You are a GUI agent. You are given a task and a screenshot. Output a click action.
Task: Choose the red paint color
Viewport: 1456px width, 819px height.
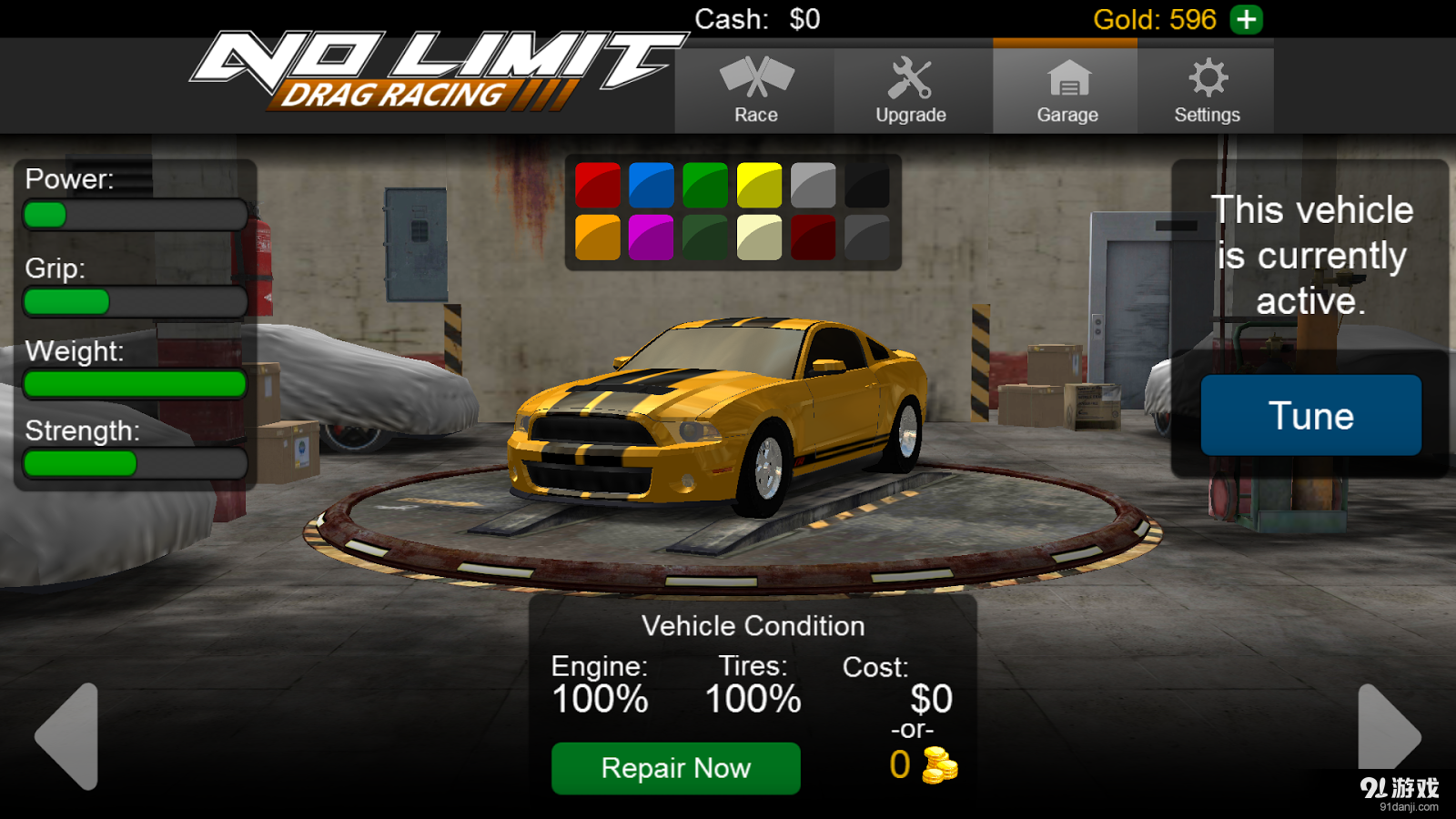click(x=598, y=186)
